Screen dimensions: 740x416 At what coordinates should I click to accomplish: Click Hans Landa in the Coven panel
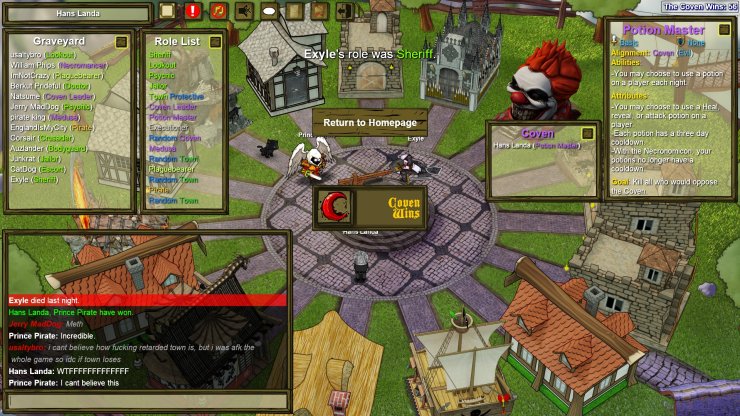(537, 146)
